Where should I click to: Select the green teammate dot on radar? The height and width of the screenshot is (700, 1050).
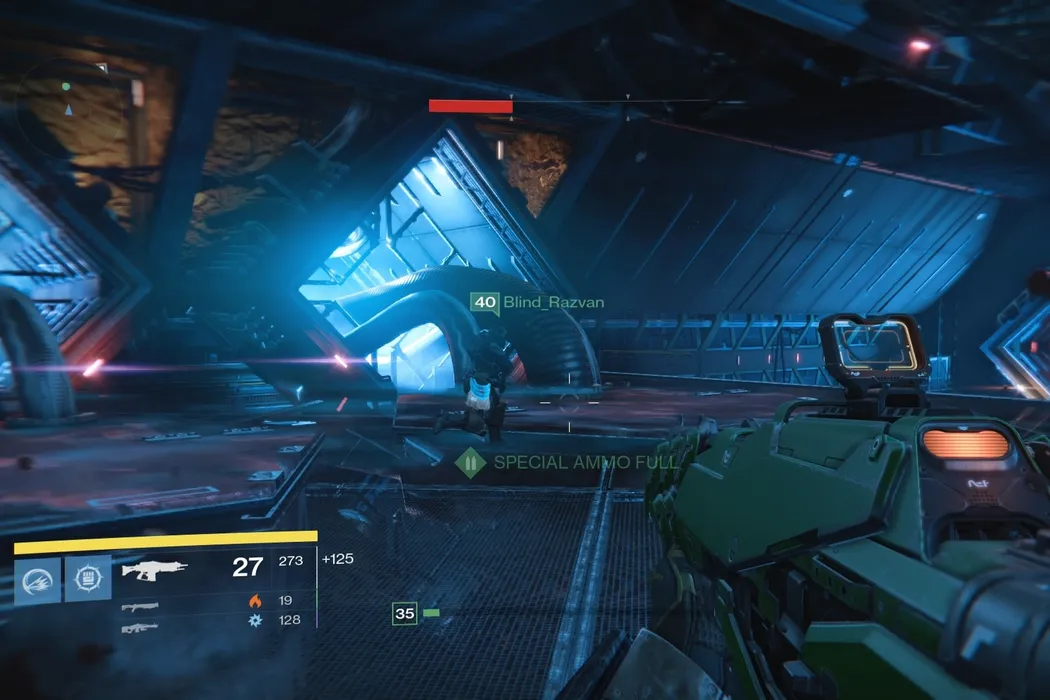pos(66,87)
